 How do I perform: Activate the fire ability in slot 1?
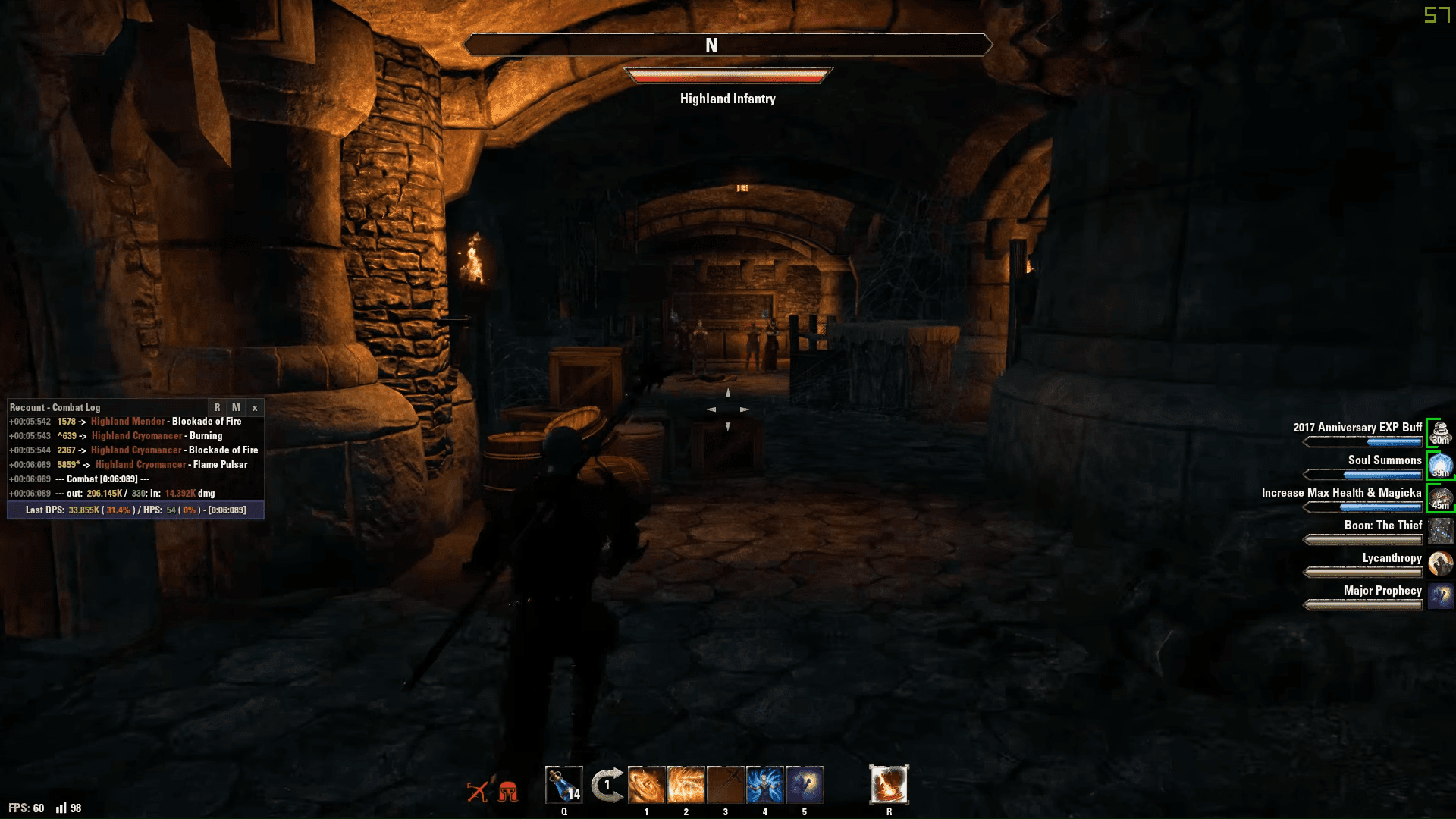647,785
